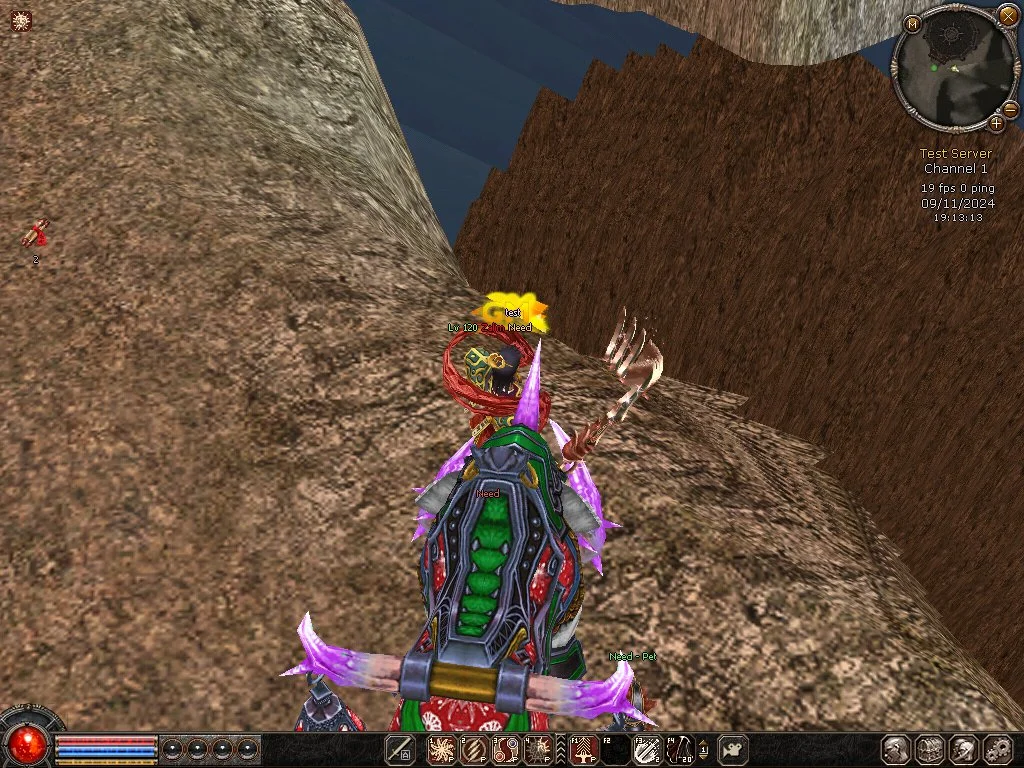Image resolution: width=1024 pixels, height=768 pixels.
Task: Use the spider web skill in slot 4
Action: pos(540,749)
